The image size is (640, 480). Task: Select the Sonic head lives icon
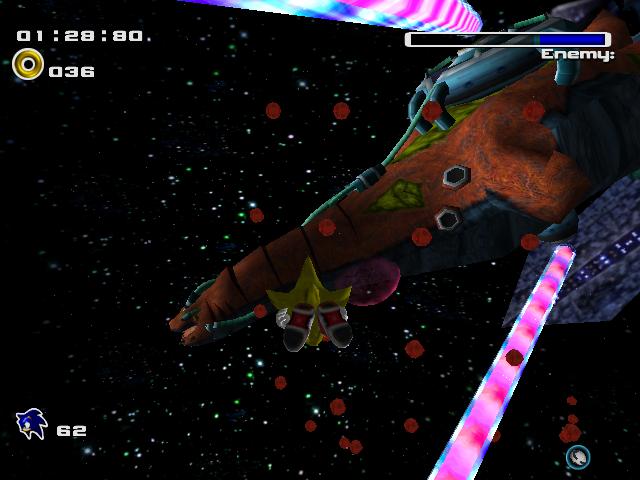point(32,425)
